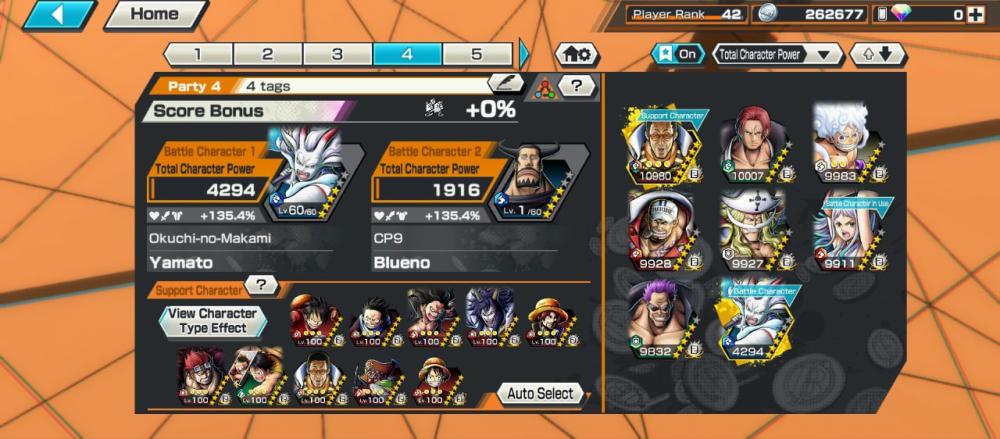Switch to party tab 2

pos(267,54)
